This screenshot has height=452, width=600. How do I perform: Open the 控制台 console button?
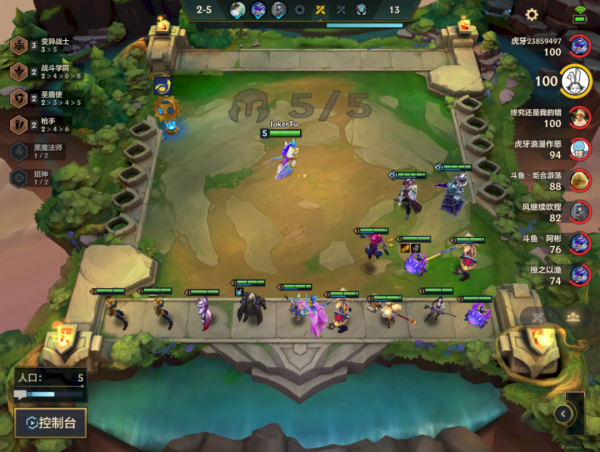pos(50,423)
